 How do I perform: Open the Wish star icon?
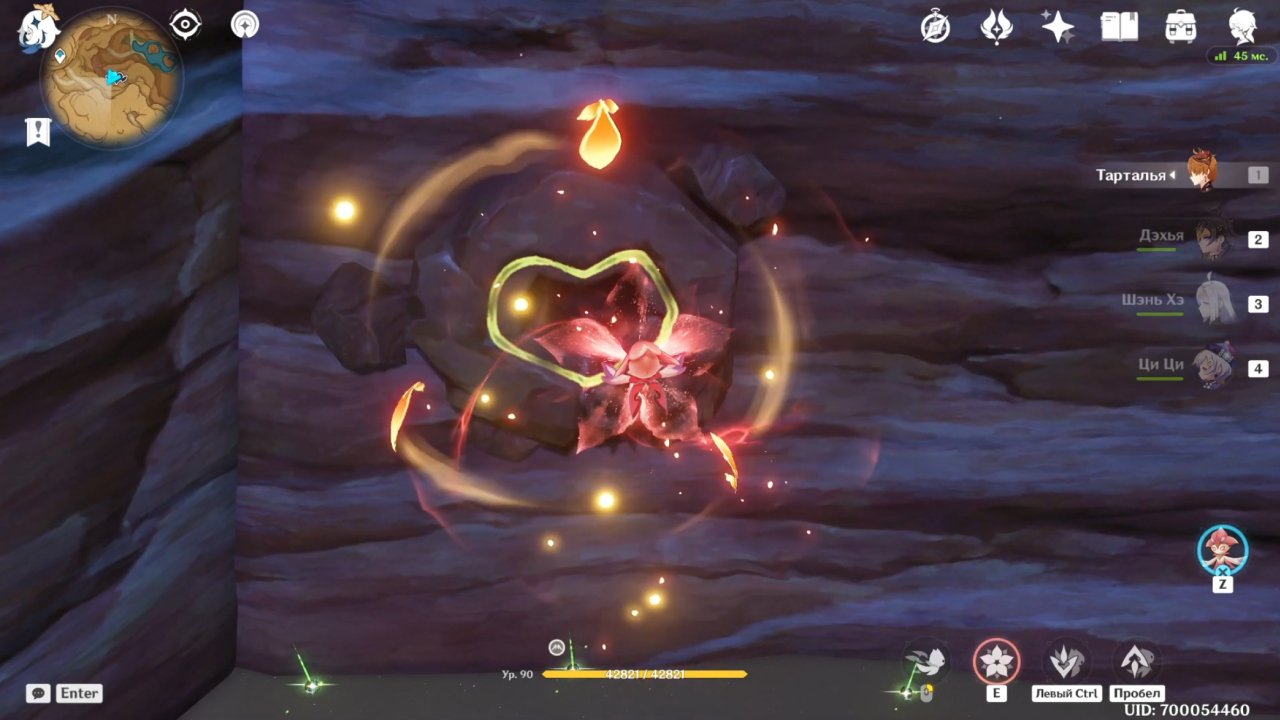click(1058, 27)
